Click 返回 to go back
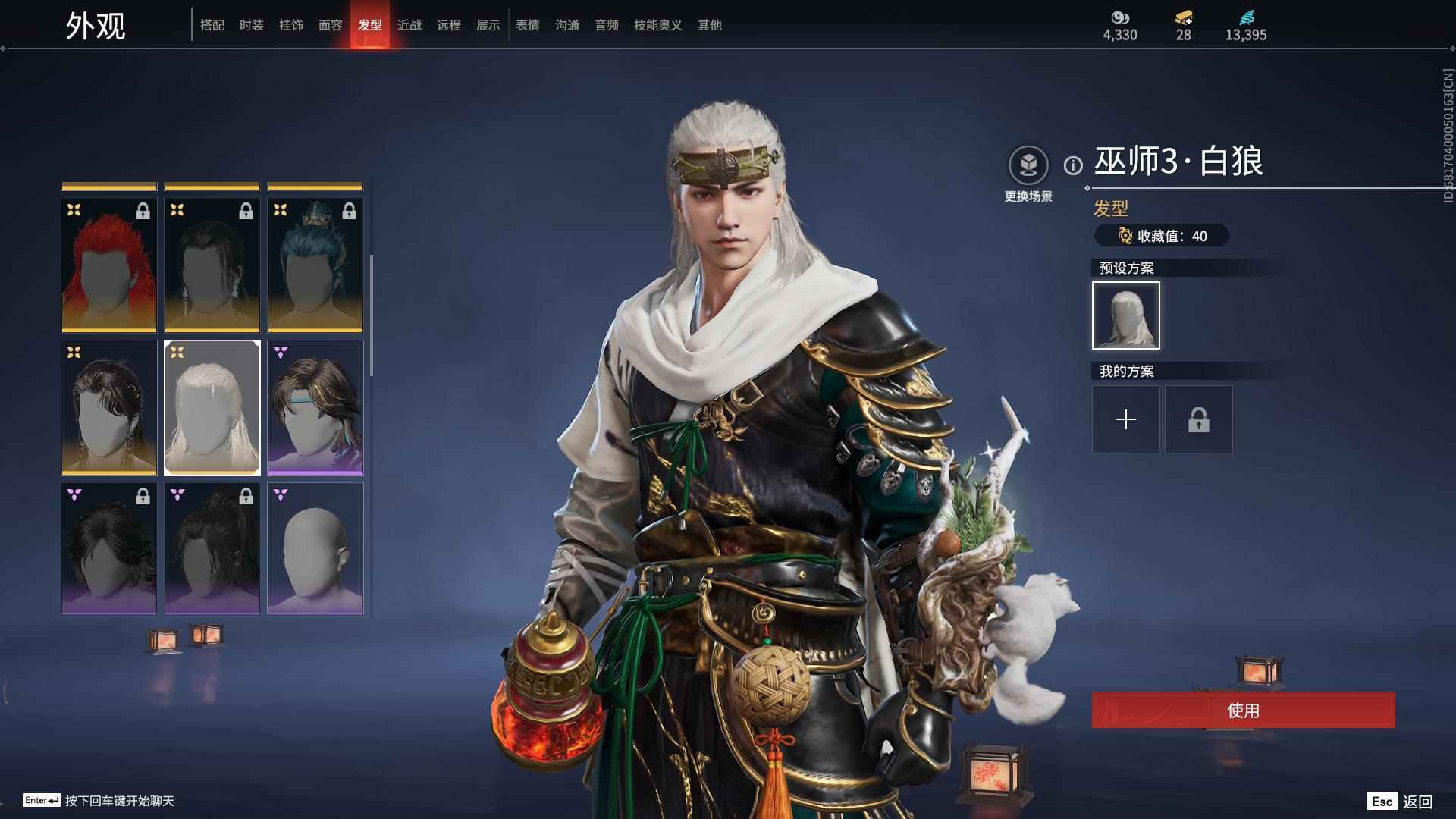The image size is (1456, 819). [1417, 802]
